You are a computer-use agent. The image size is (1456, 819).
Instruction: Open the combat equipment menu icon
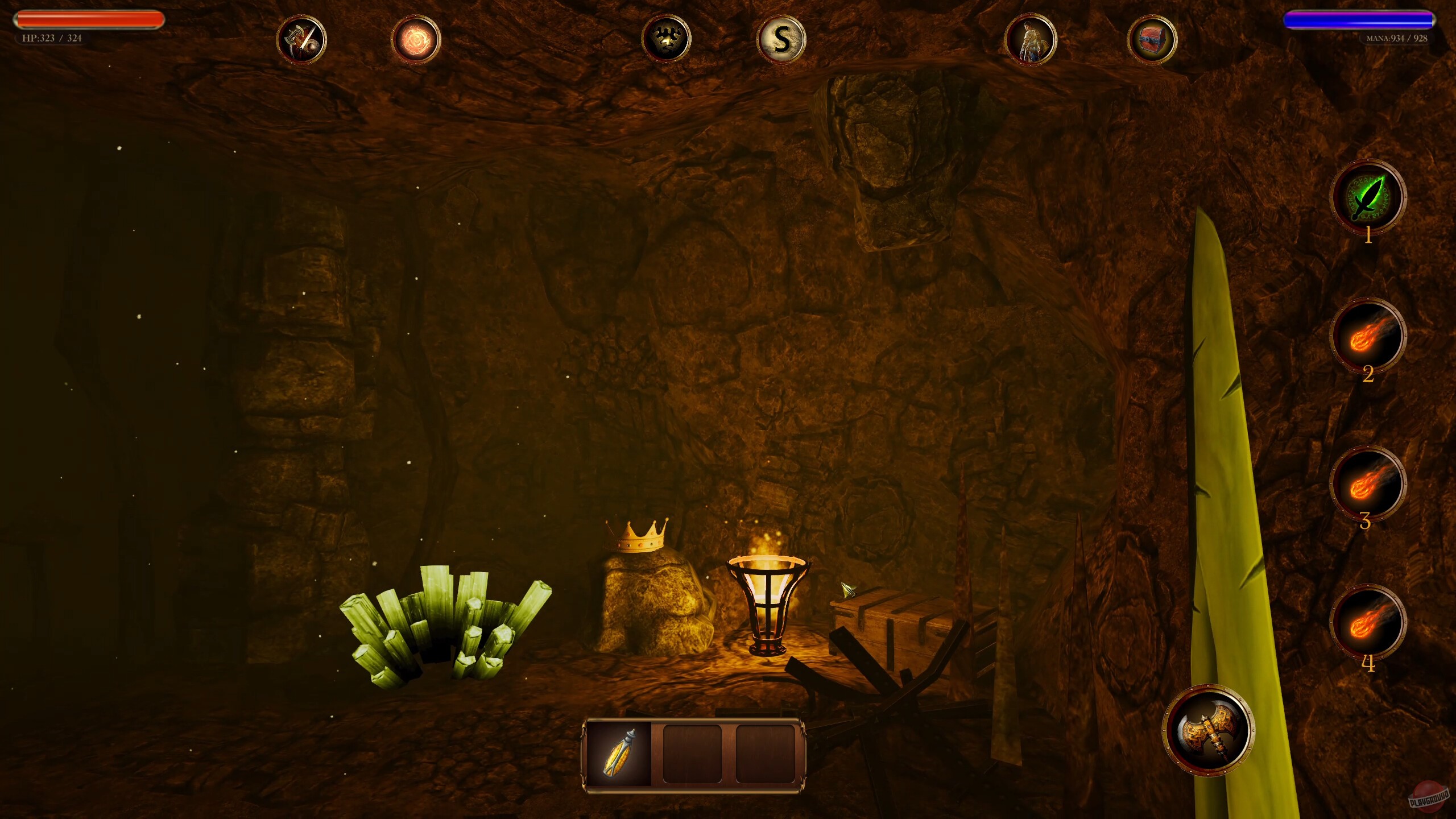coord(301,38)
